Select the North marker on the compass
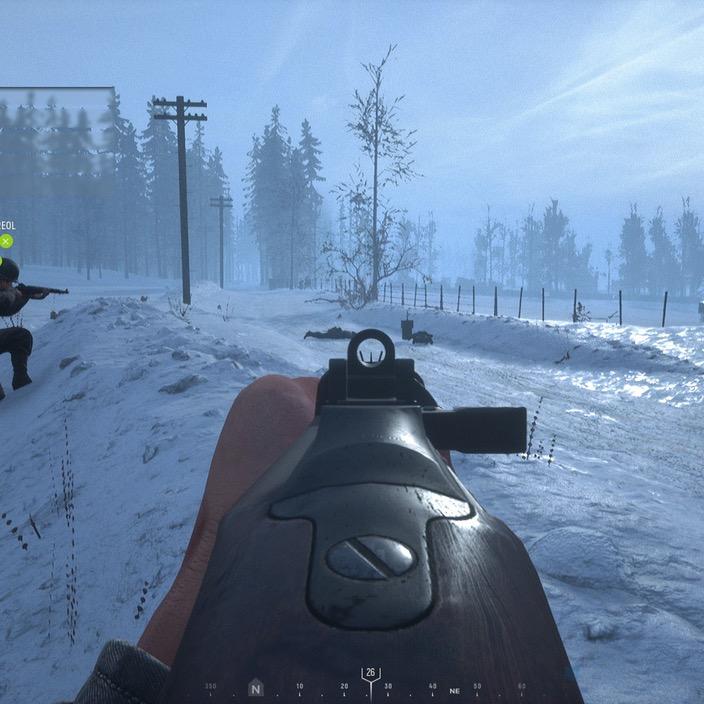The height and width of the screenshot is (704, 704). (x=256, y=688)
